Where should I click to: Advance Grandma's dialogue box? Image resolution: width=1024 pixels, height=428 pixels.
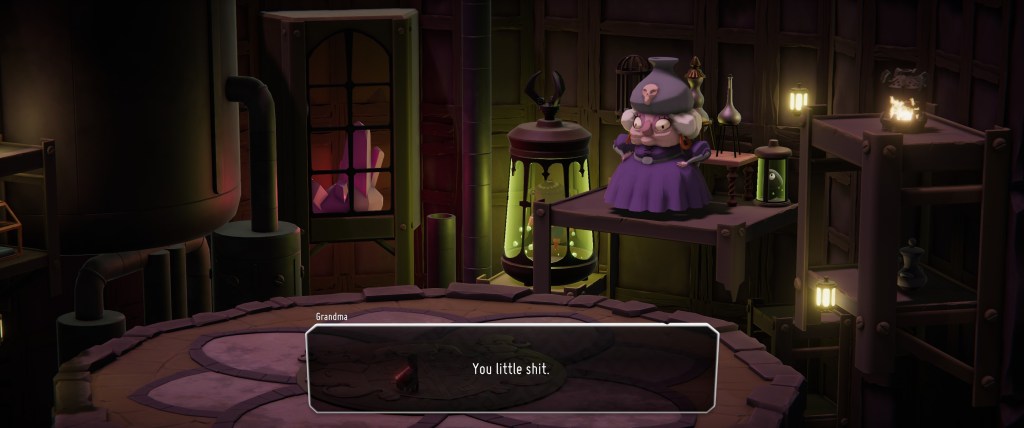[511, 368]
